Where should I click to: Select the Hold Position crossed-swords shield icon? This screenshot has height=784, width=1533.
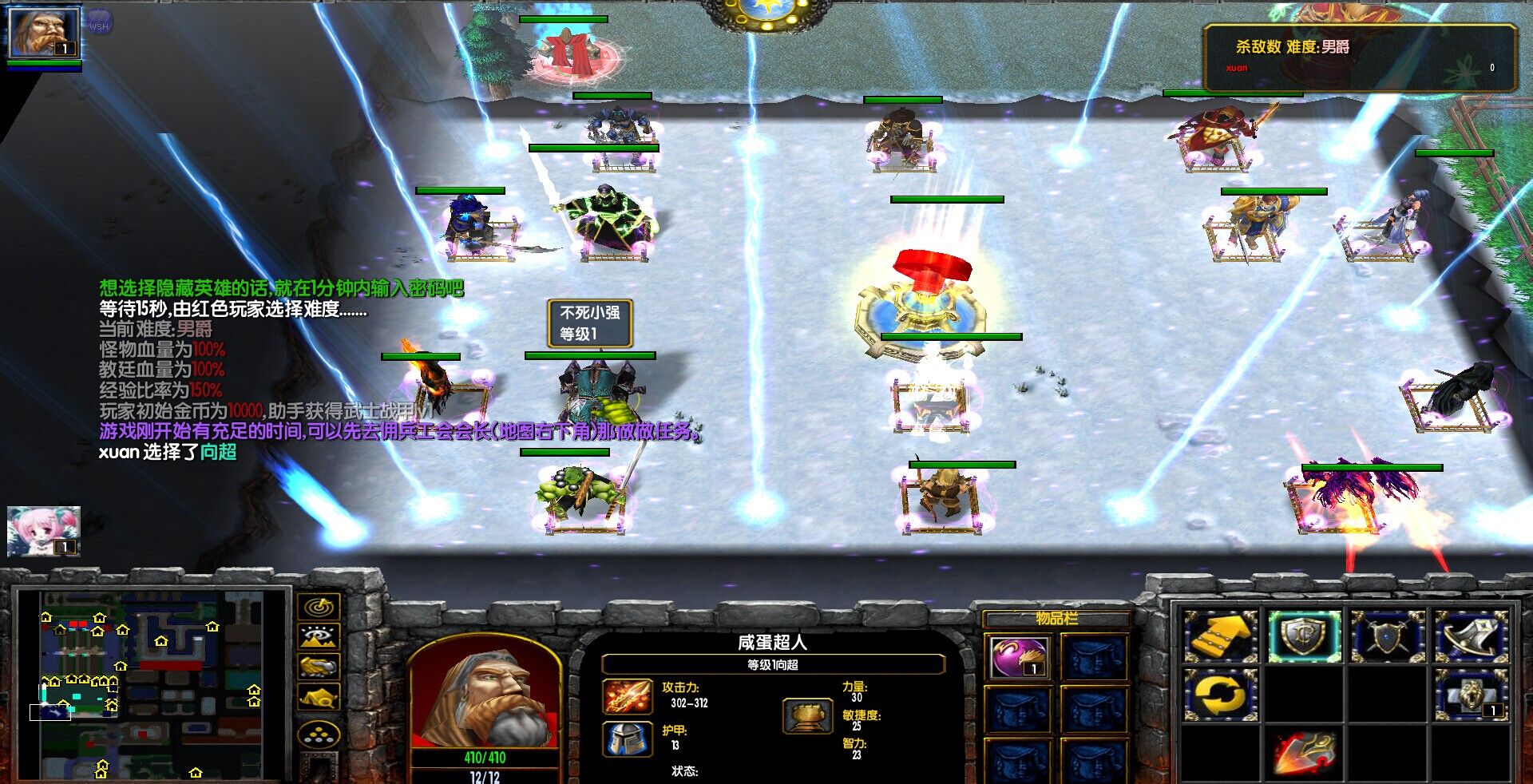pos(1388,636)
